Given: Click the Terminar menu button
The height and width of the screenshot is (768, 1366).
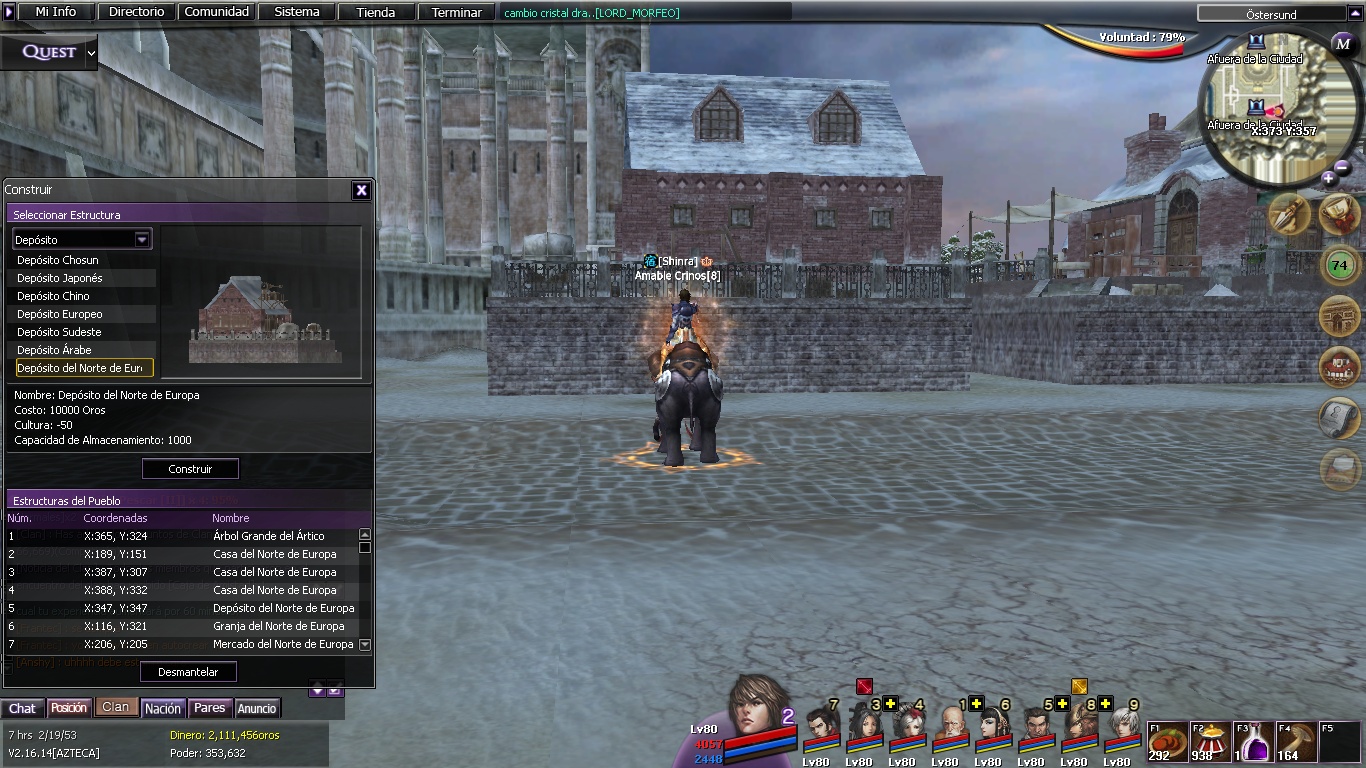Looking at the screenshot, I should pyautogui.click(x=457, y=12).
